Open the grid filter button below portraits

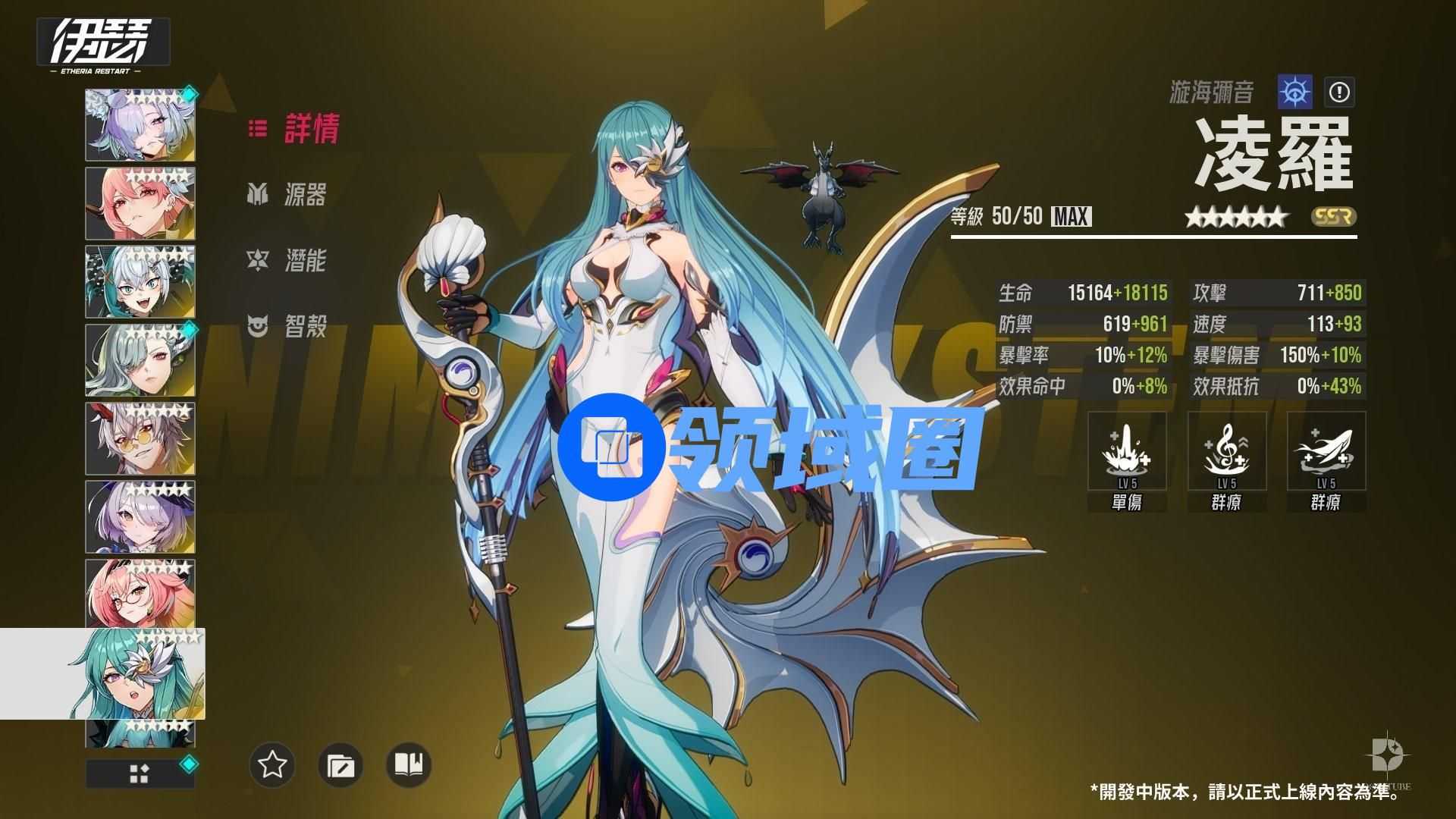coord(140,773)
